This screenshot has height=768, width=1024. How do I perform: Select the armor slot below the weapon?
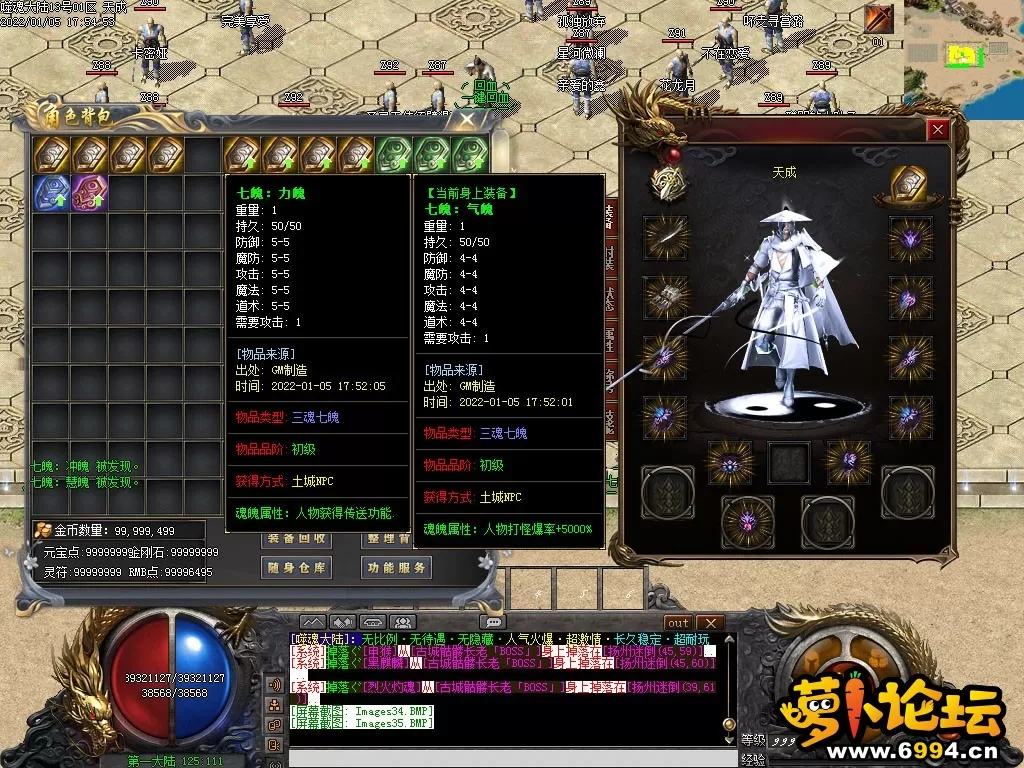tap(665, 297)
